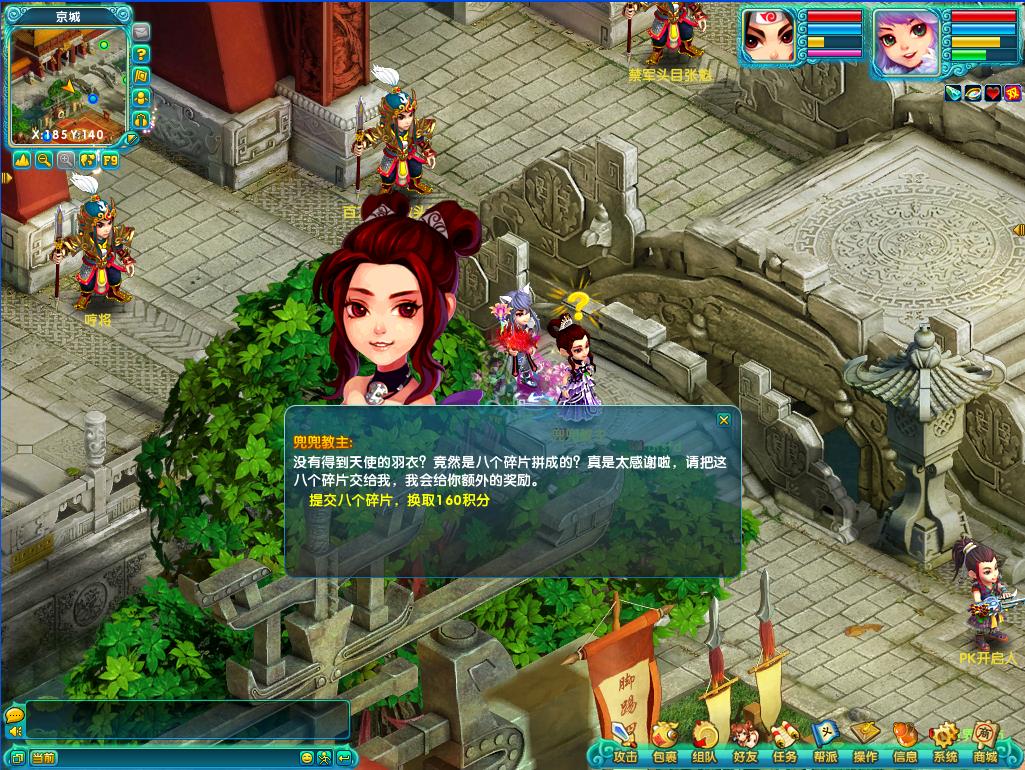The width and height of the screenshot is (1025, 770).
Task: Open the question mark help button
Action: pyautogui.click(x=141, y=54)
